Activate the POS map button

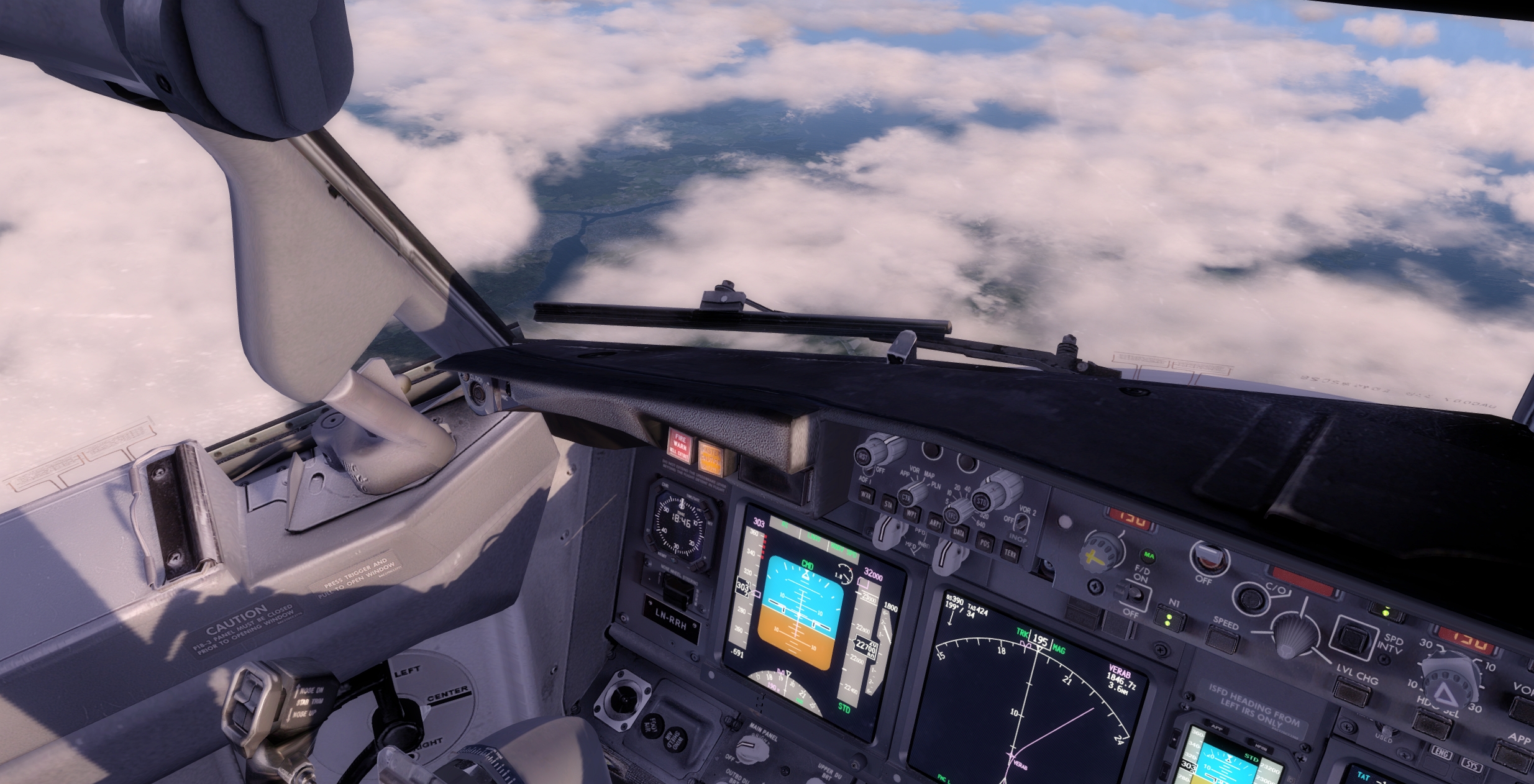(985, 543)
